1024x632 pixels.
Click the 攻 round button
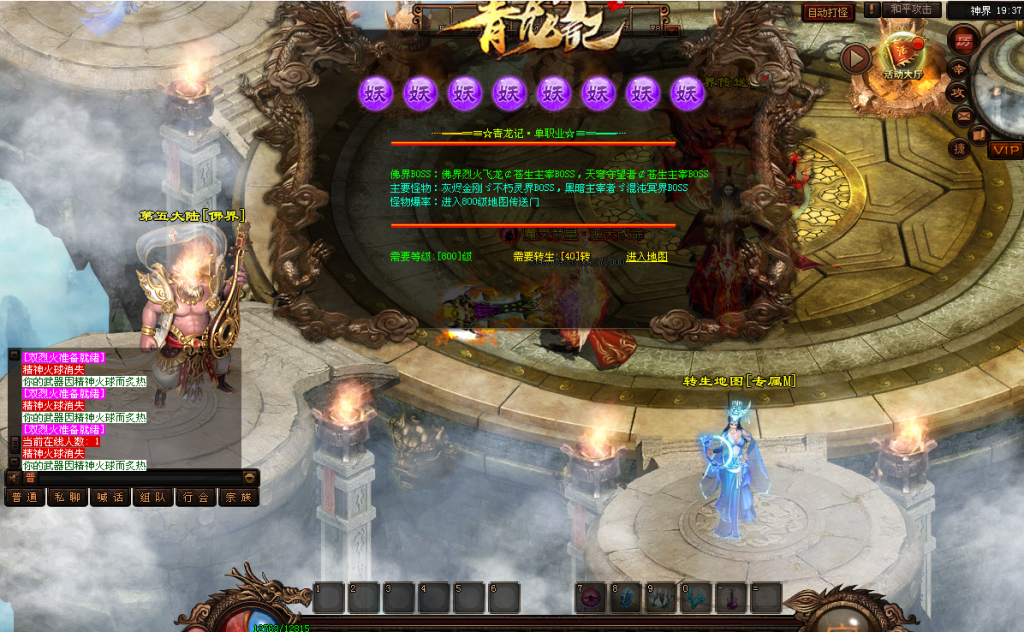957,91
